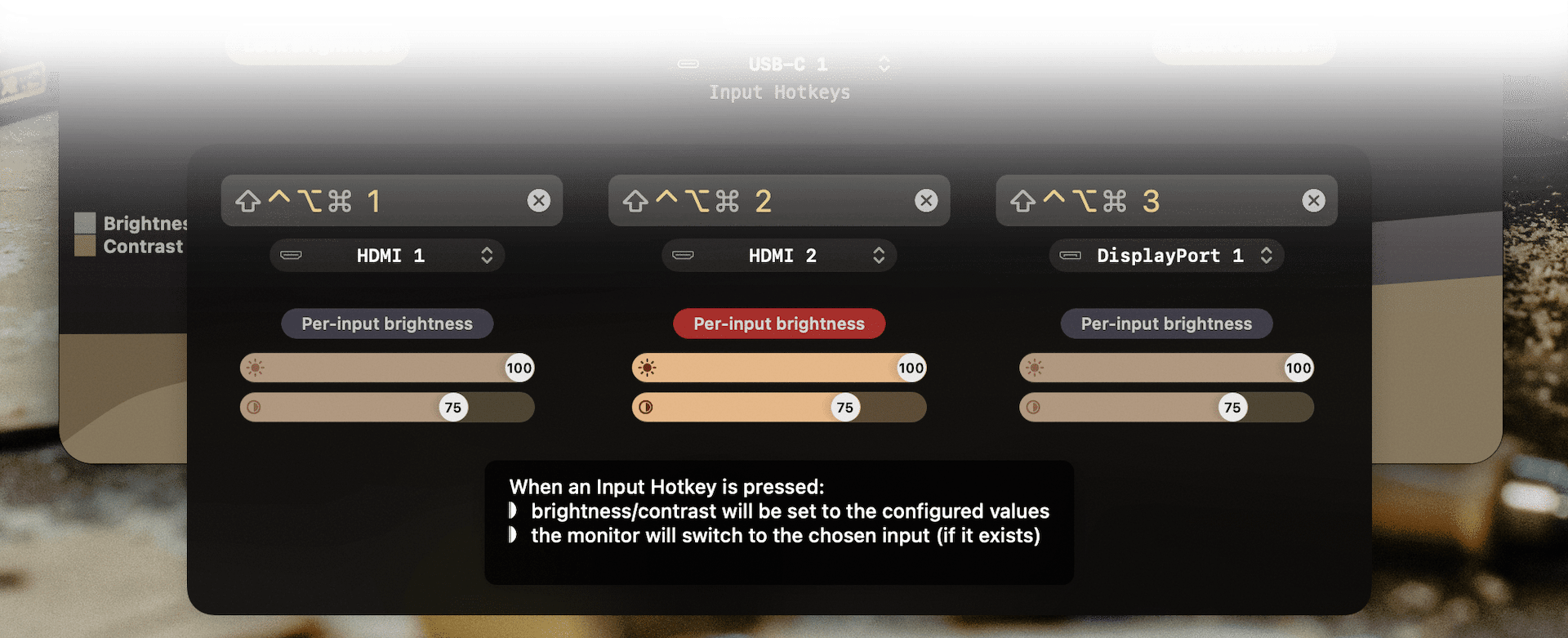
Task: Clear the hotkey for HDMI 2 input
Action: click(926, 199)
